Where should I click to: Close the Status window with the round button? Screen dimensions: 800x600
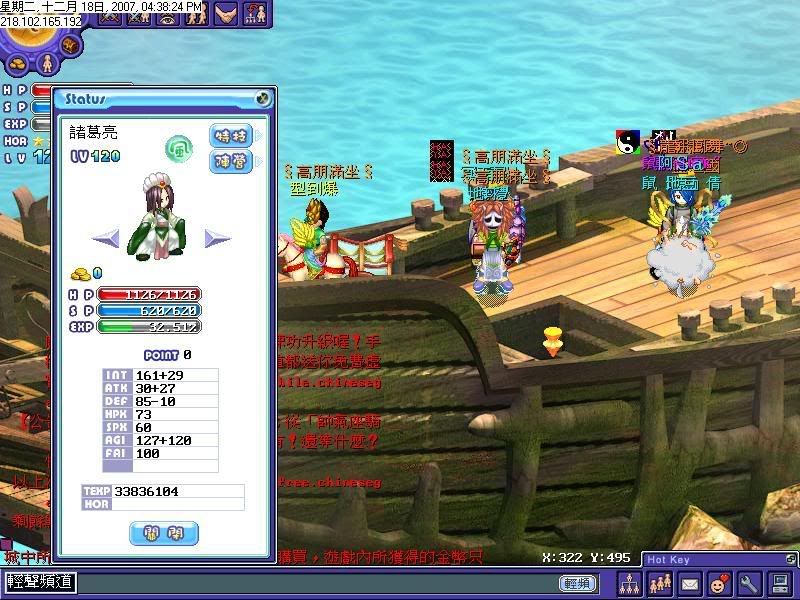(x=262, y=99)
